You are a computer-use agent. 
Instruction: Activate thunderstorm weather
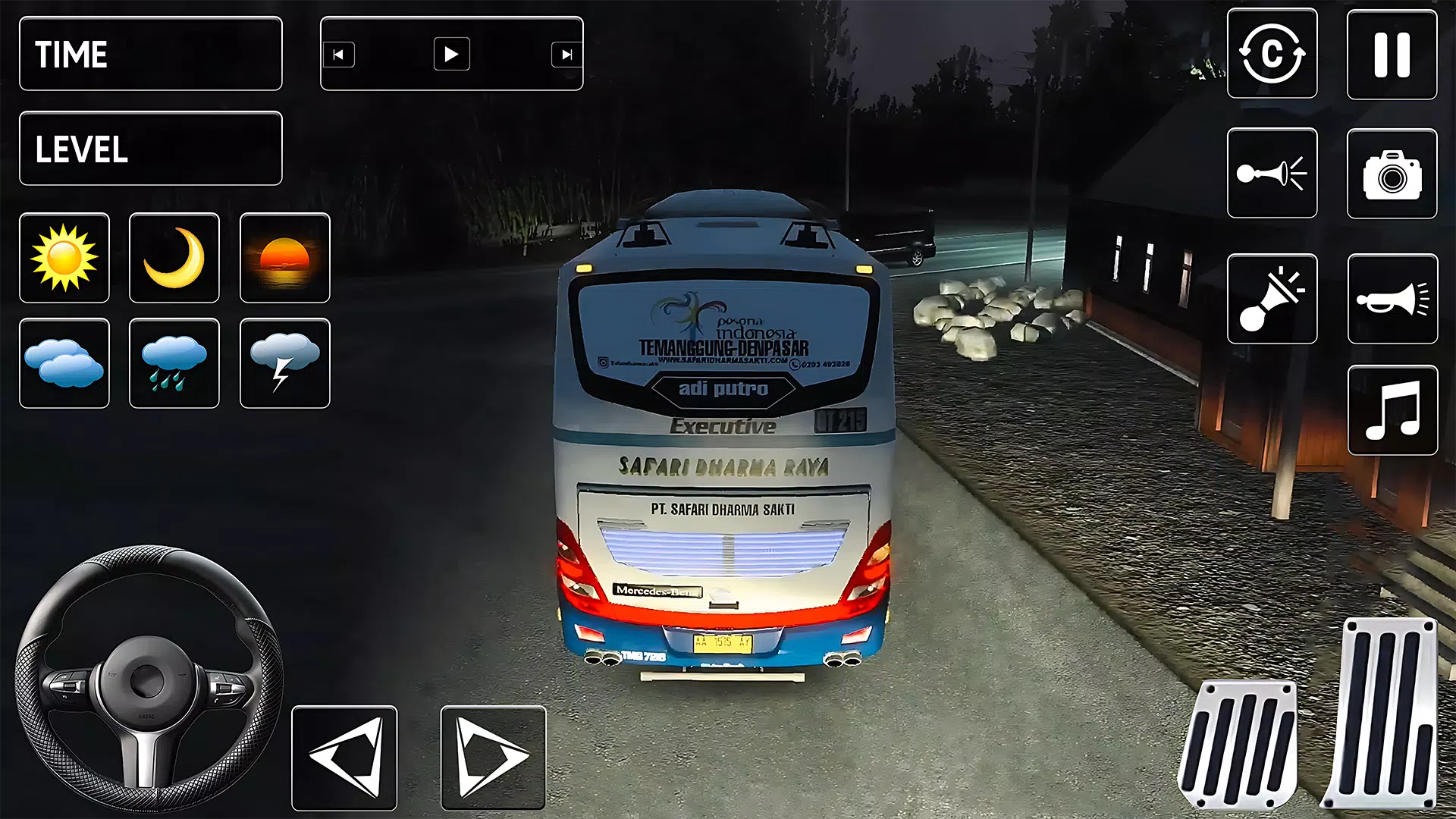click(284, 364)
